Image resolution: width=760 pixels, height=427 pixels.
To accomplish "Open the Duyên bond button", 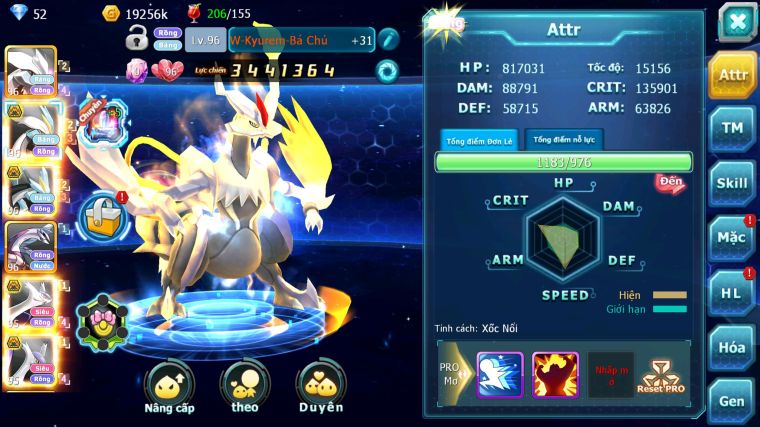I will [320, 387].
